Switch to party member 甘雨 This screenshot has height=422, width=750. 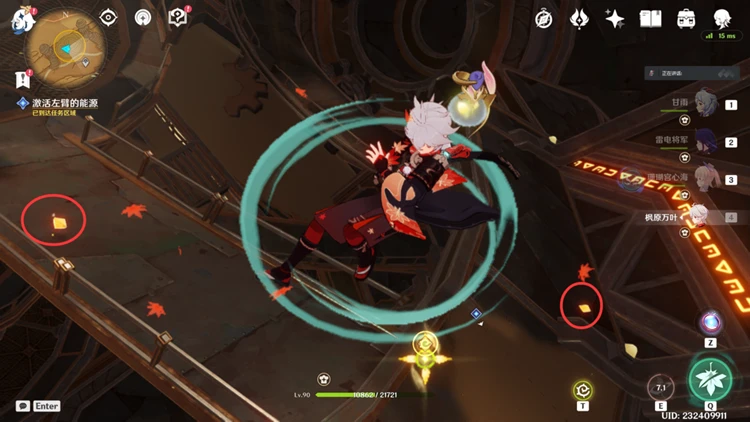pyautogui.click(x=705, y=103)
